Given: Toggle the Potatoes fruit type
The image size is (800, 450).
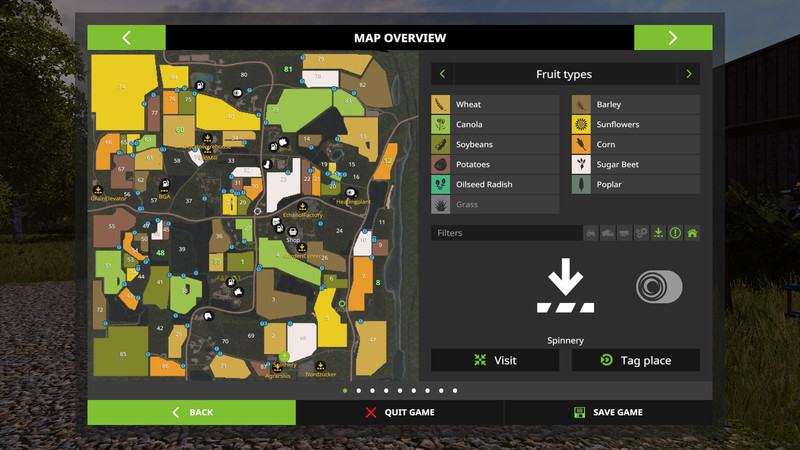Looking at the screenshot, I should tap(495, 164).
